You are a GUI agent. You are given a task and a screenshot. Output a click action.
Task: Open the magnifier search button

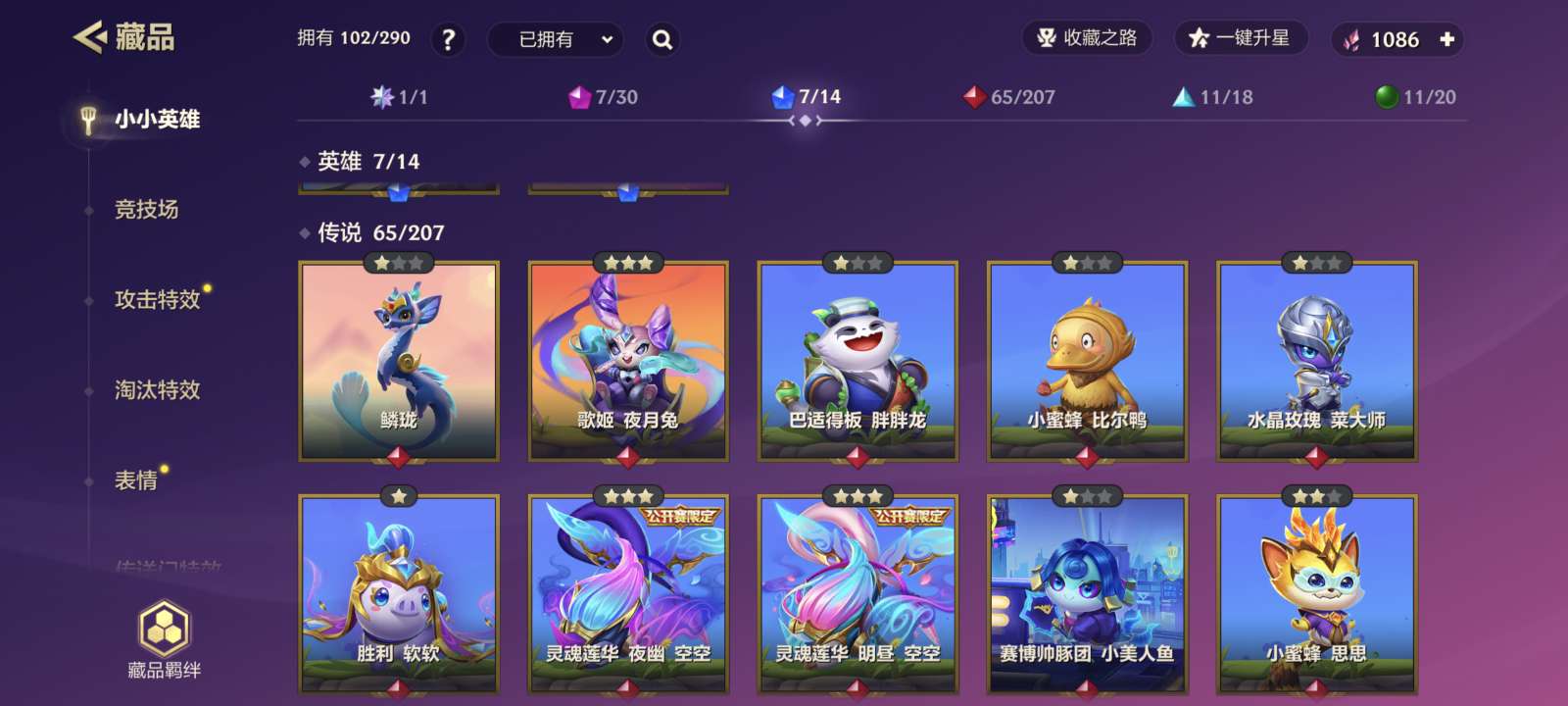coord(662,40)
